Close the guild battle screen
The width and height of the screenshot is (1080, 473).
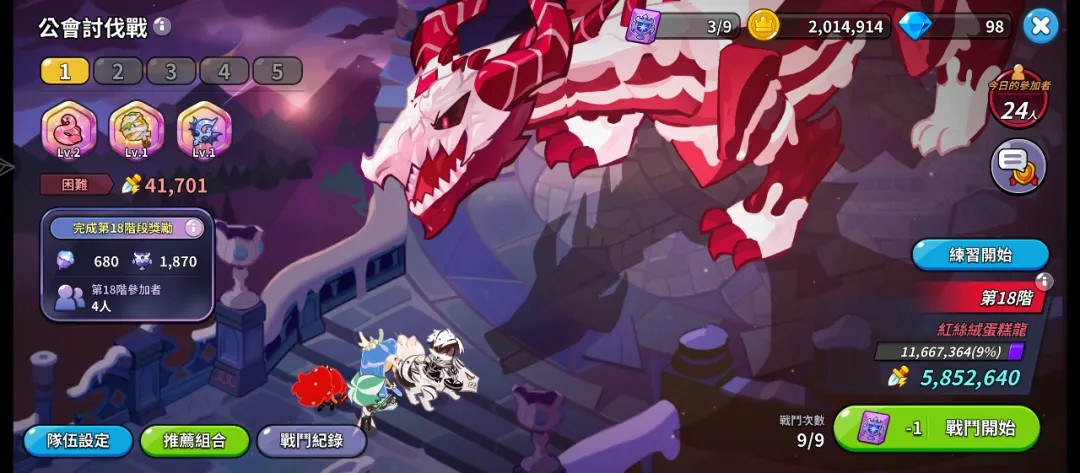pos(1040,26)
